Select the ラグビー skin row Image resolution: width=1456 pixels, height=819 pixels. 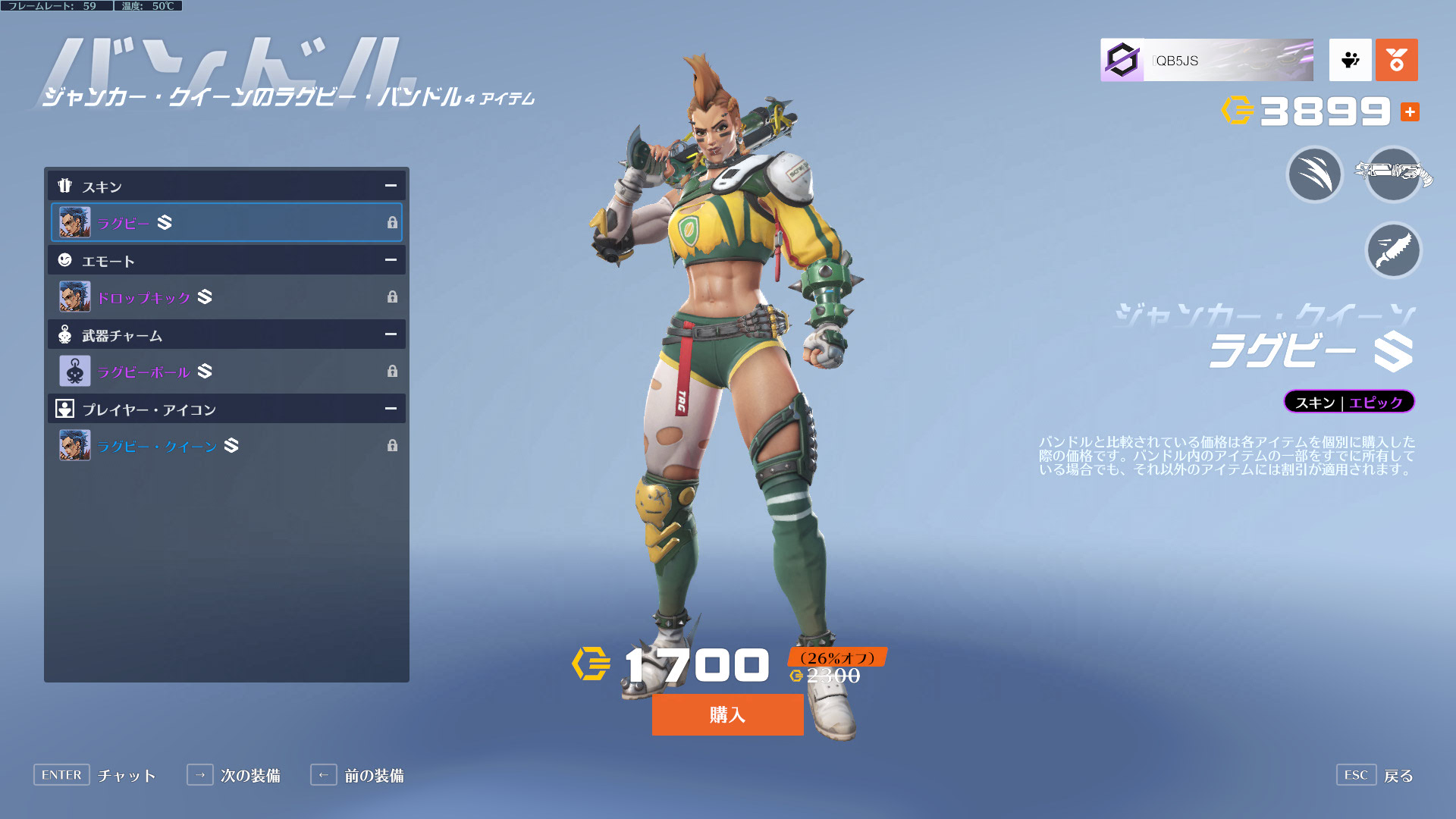[226, 222]
